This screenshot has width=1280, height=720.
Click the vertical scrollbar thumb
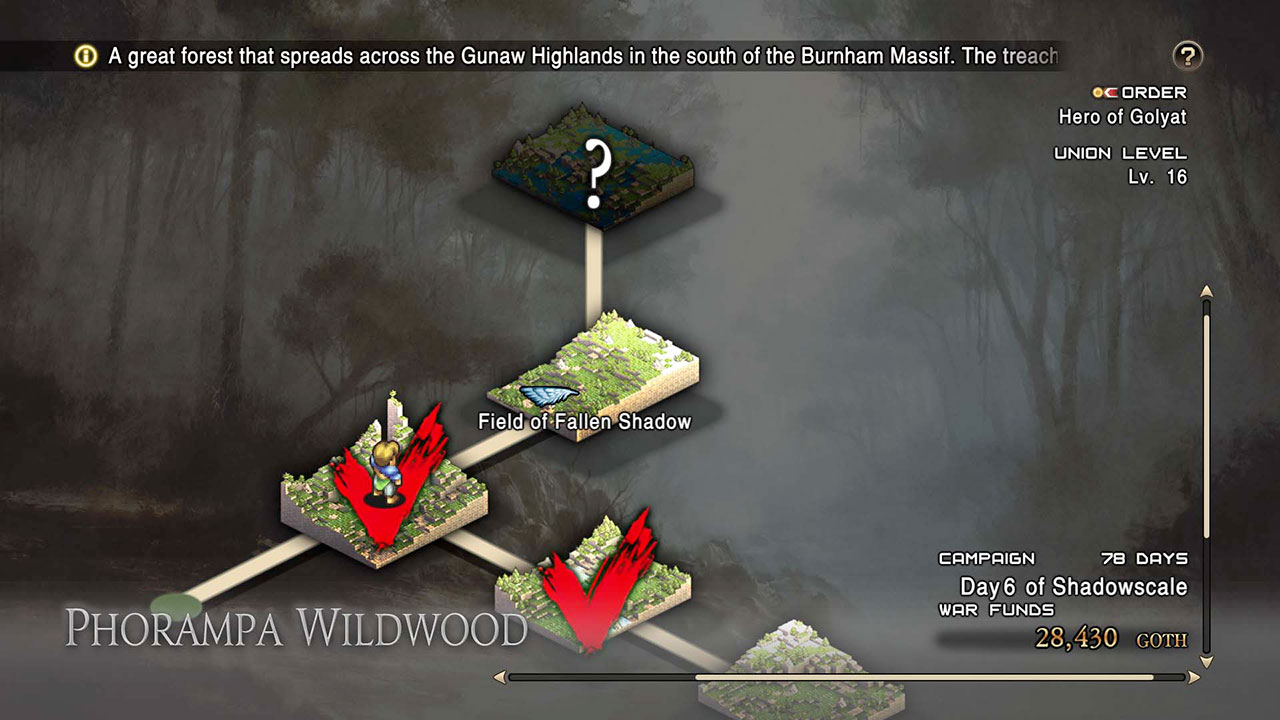1207,420
